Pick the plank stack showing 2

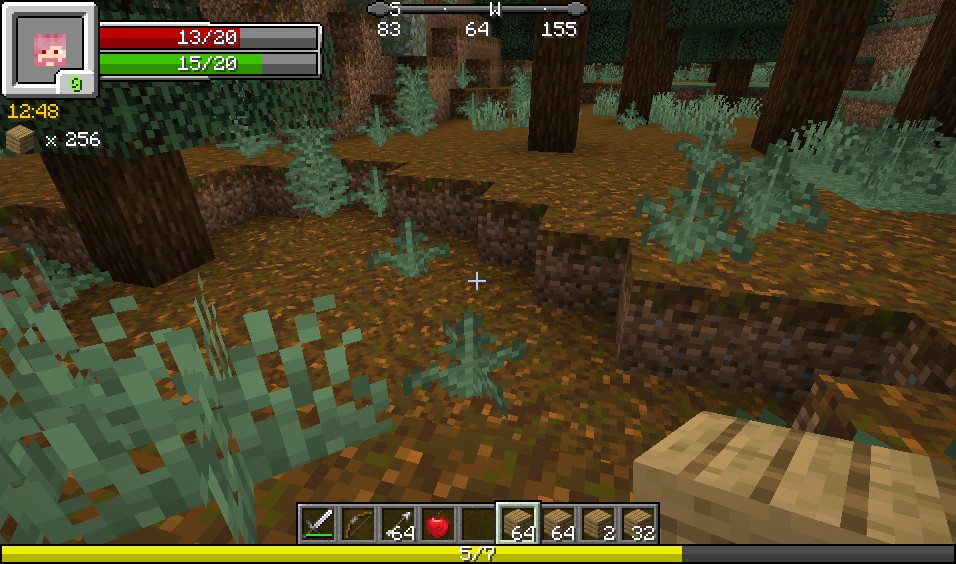[x=598, y=523]
